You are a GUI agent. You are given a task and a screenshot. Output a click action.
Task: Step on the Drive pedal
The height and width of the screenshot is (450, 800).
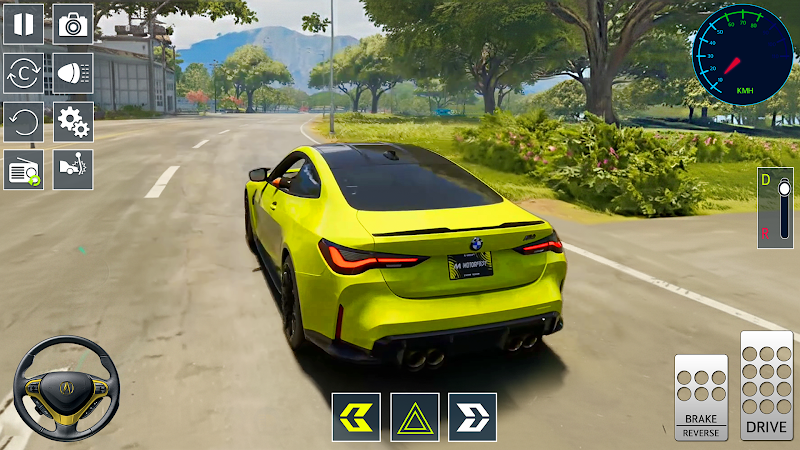[x=766, y=385]
